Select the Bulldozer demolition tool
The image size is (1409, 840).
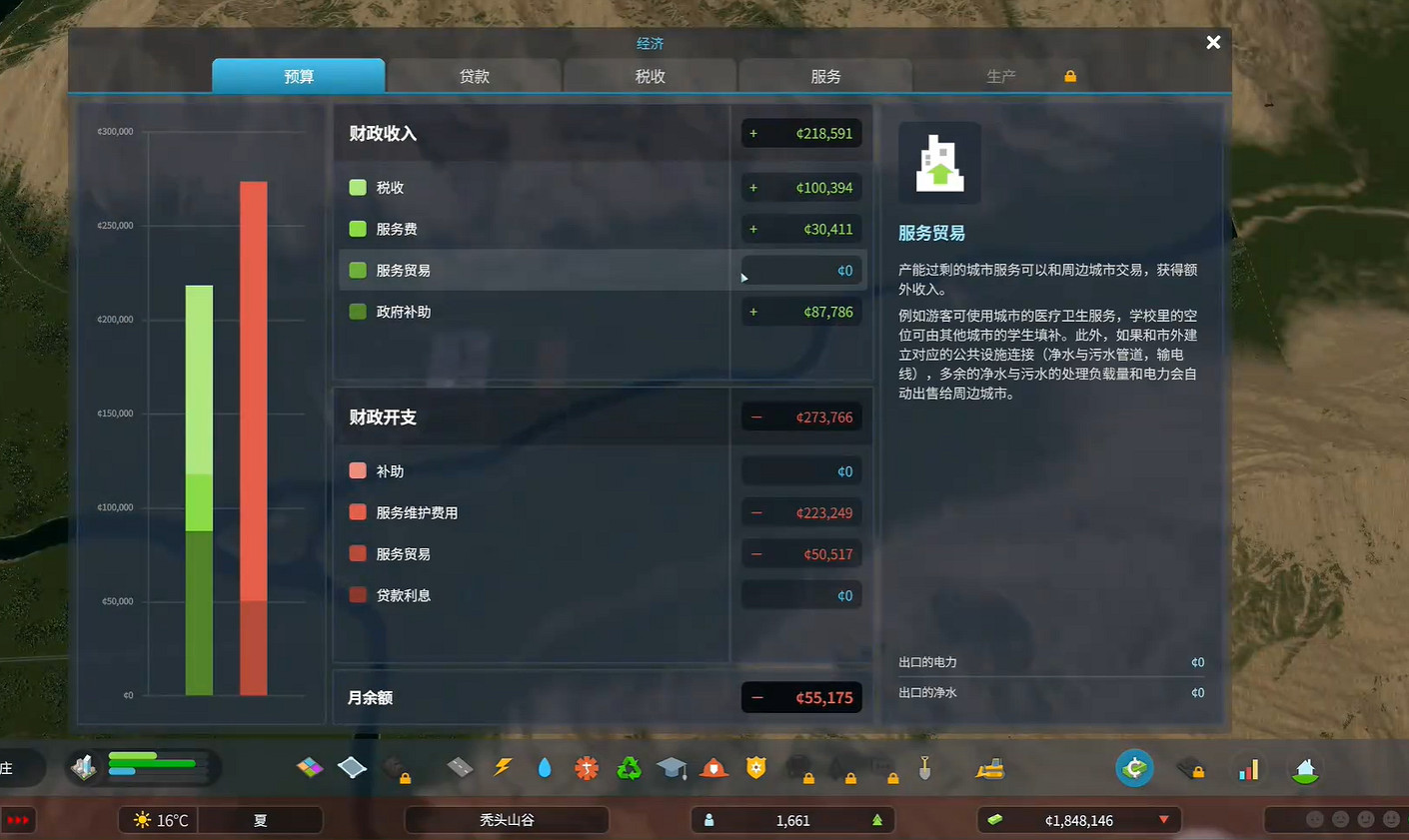click(987, 768)
